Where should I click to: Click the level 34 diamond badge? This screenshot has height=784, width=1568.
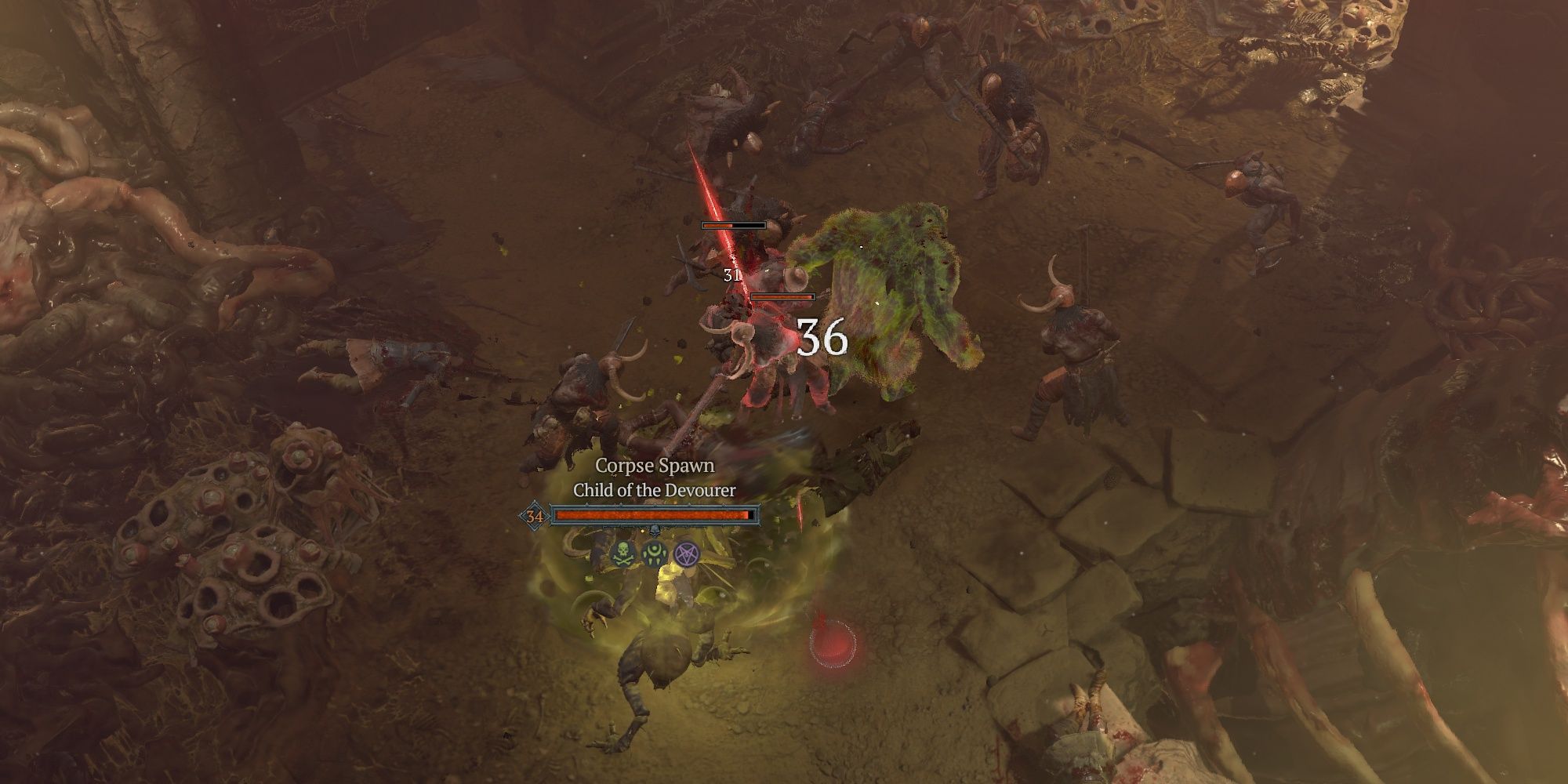(x=534, y=515)
